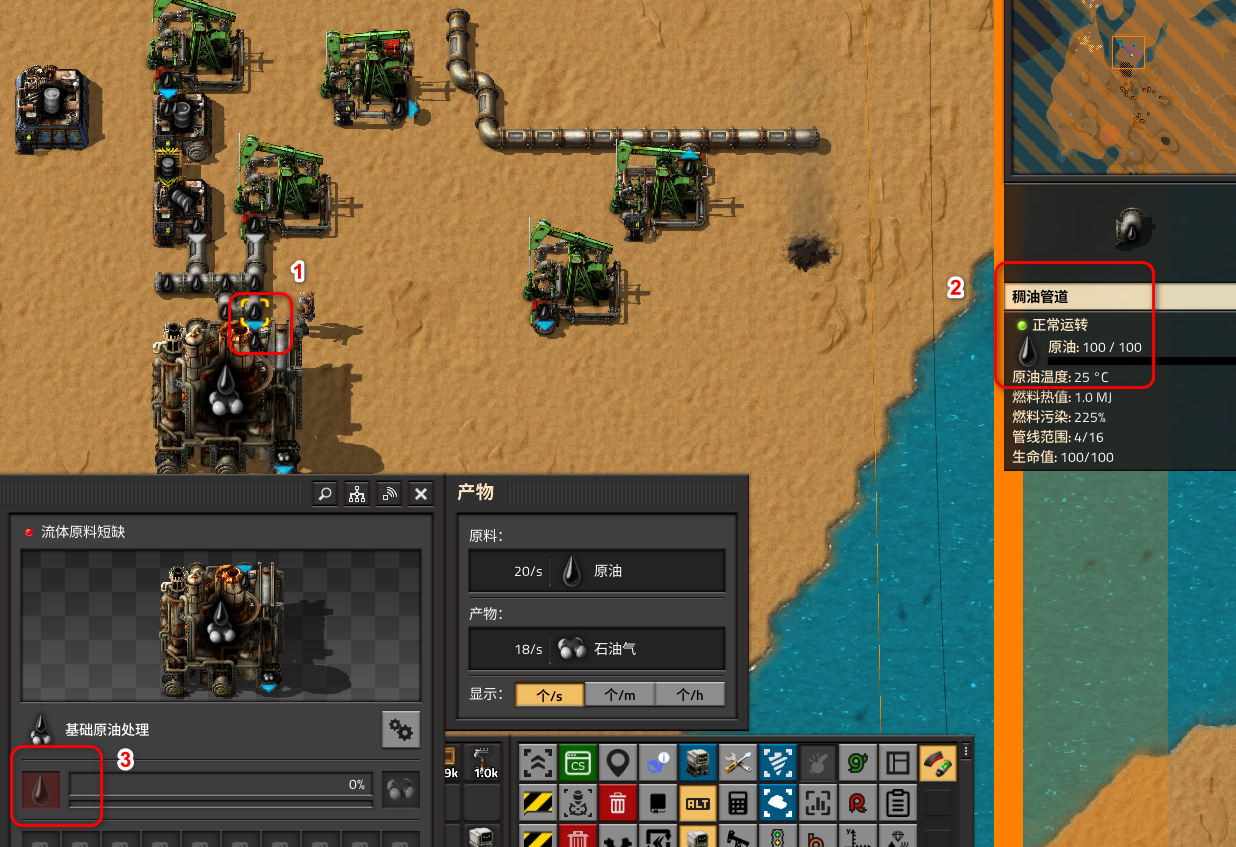
Task: Toggle the ALT mode shortcut
Action: [x=697, y=802]
